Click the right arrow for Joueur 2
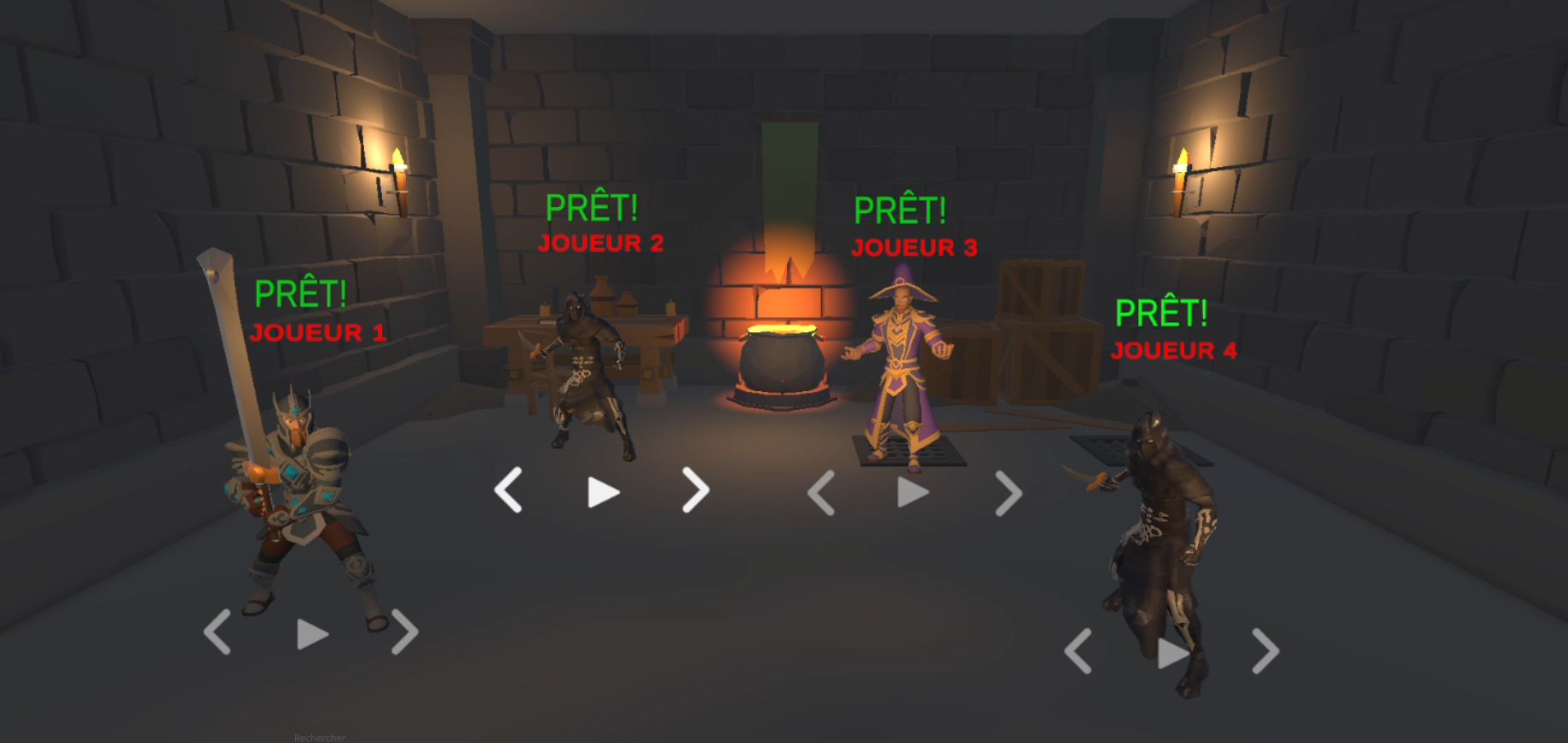This screenshot has width=1568, height=743. click(x=695, y=491)
